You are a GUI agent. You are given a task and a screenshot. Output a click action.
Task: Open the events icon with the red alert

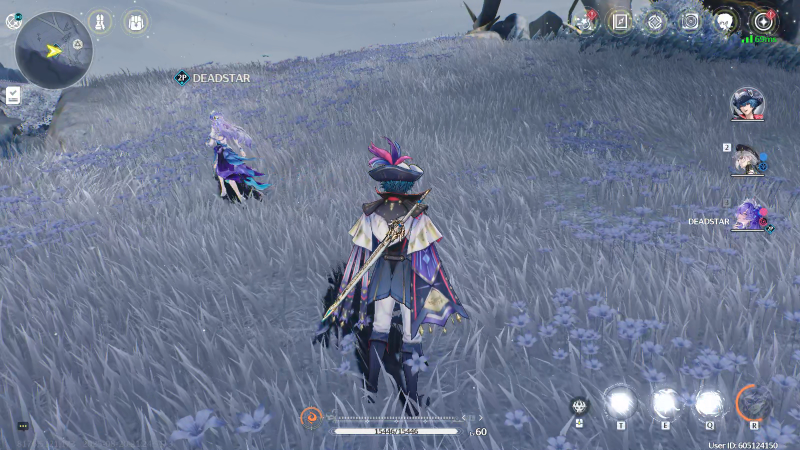[585, 22]
